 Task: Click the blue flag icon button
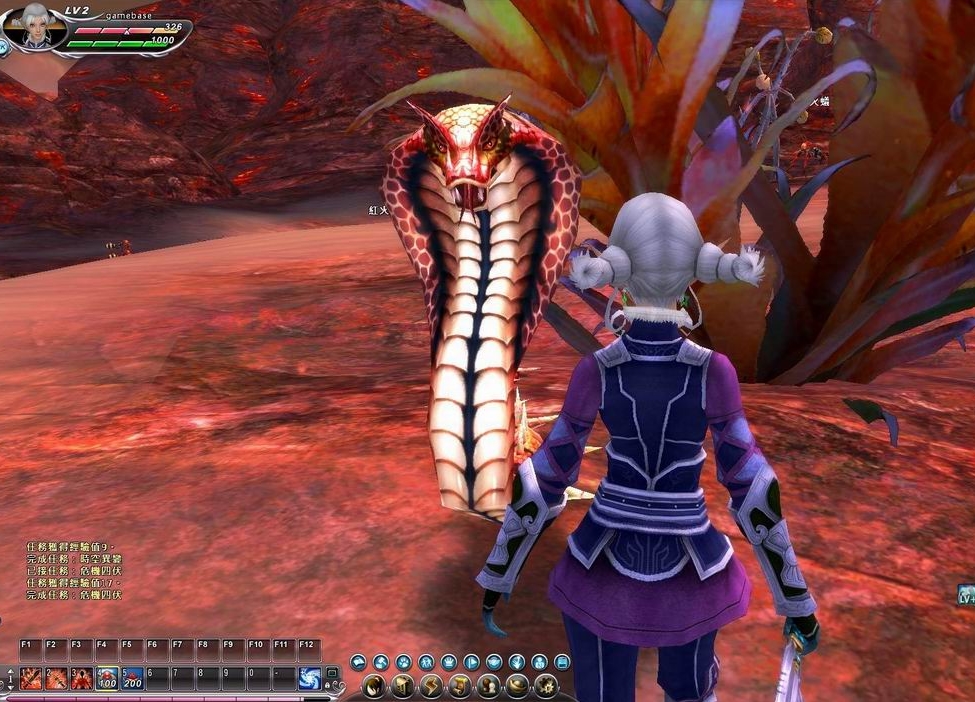click(471, 662)
